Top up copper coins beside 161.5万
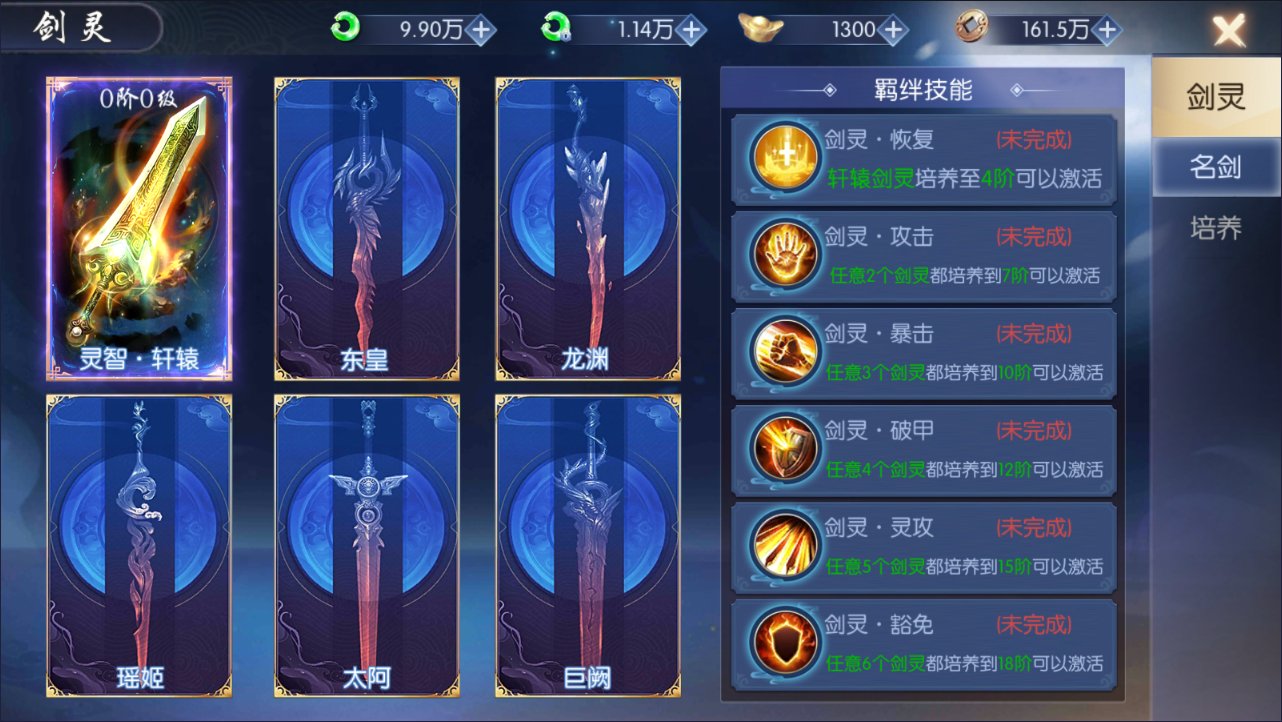Image resolution: width=1282 pixels, height=722 pixels. pyautogui.click(x=1106, y=30)
